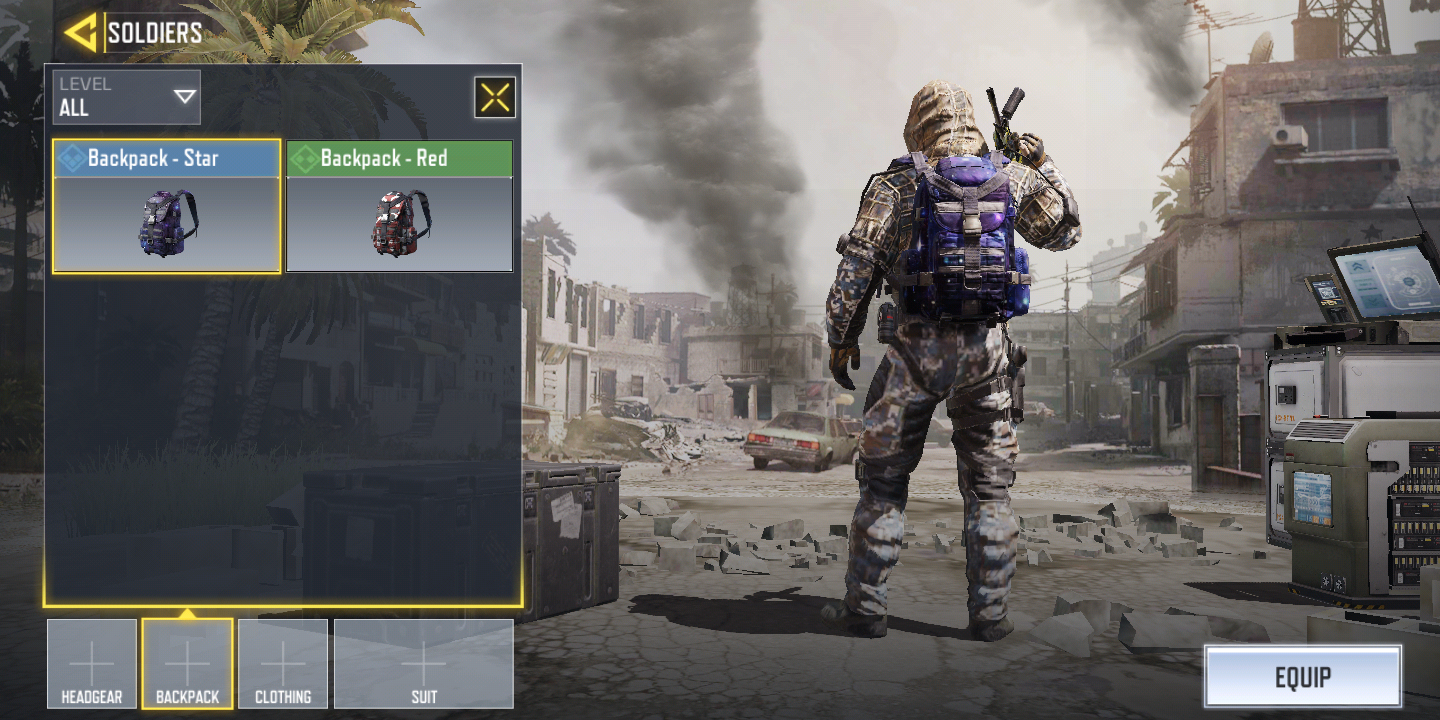Choose the Backpack - Red item
Screen dimensions: 1440x720
(400, 207)
